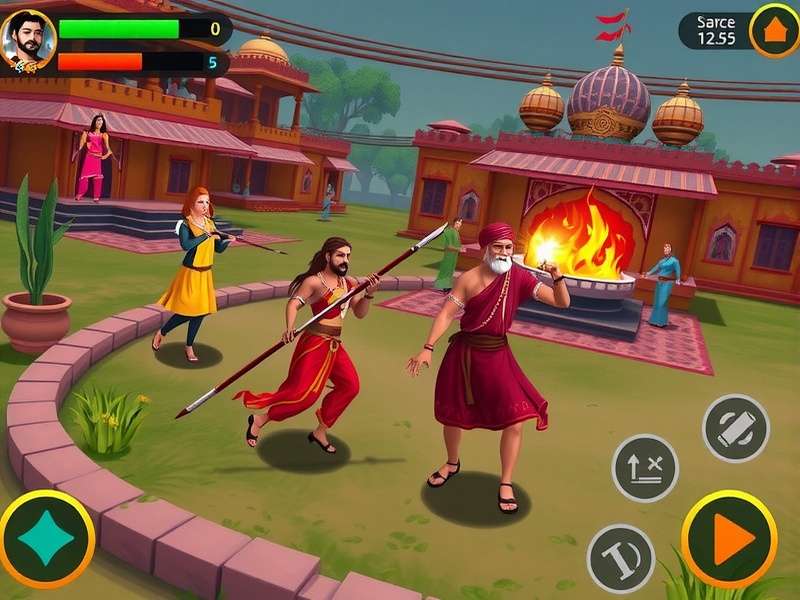Image resolution: width=800 pixels, height=600 pixels.
Task: Activate the teal four-point star button
Action: pos(46,539)
